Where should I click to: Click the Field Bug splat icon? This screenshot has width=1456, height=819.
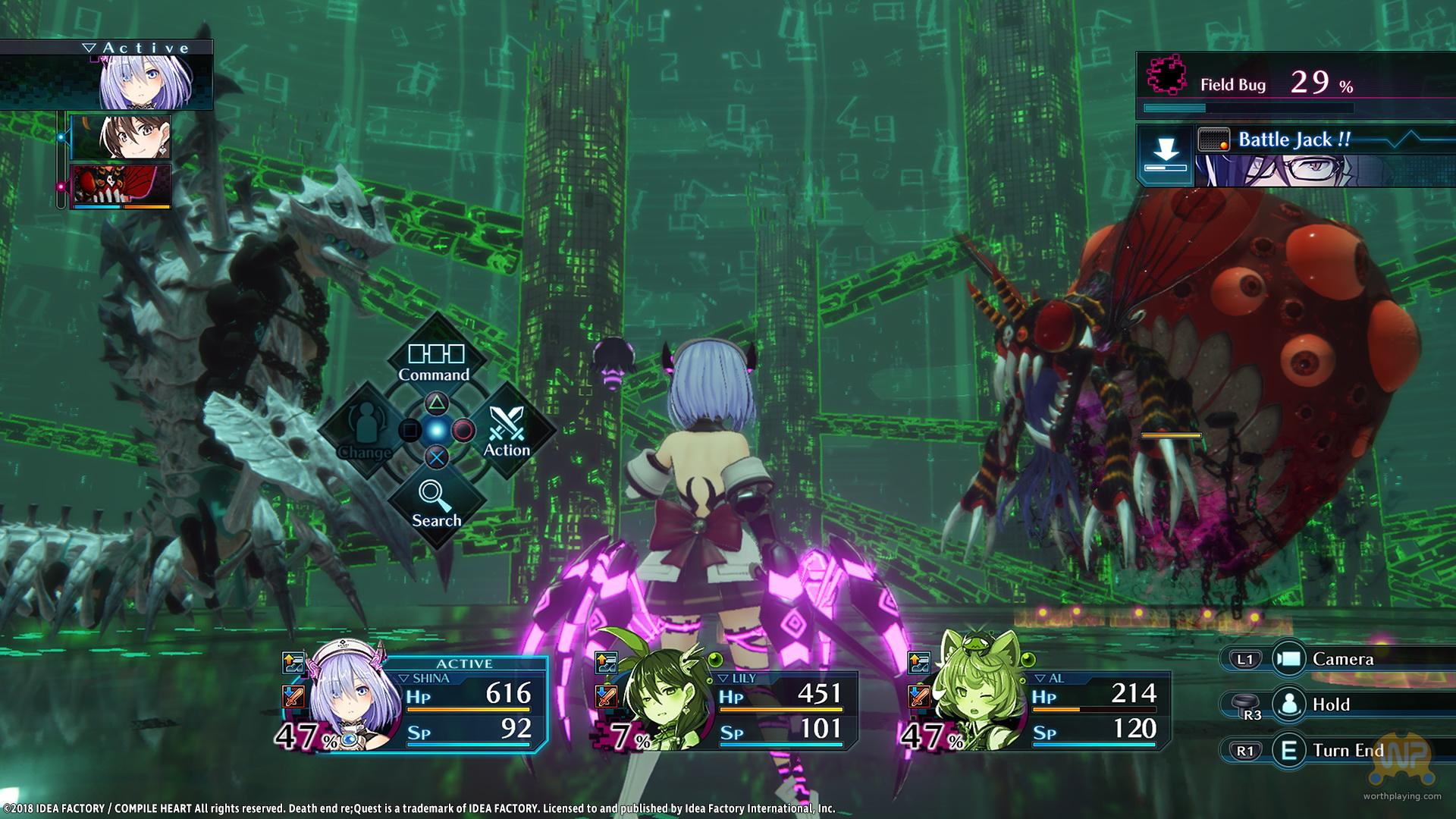pos(1167,75)
